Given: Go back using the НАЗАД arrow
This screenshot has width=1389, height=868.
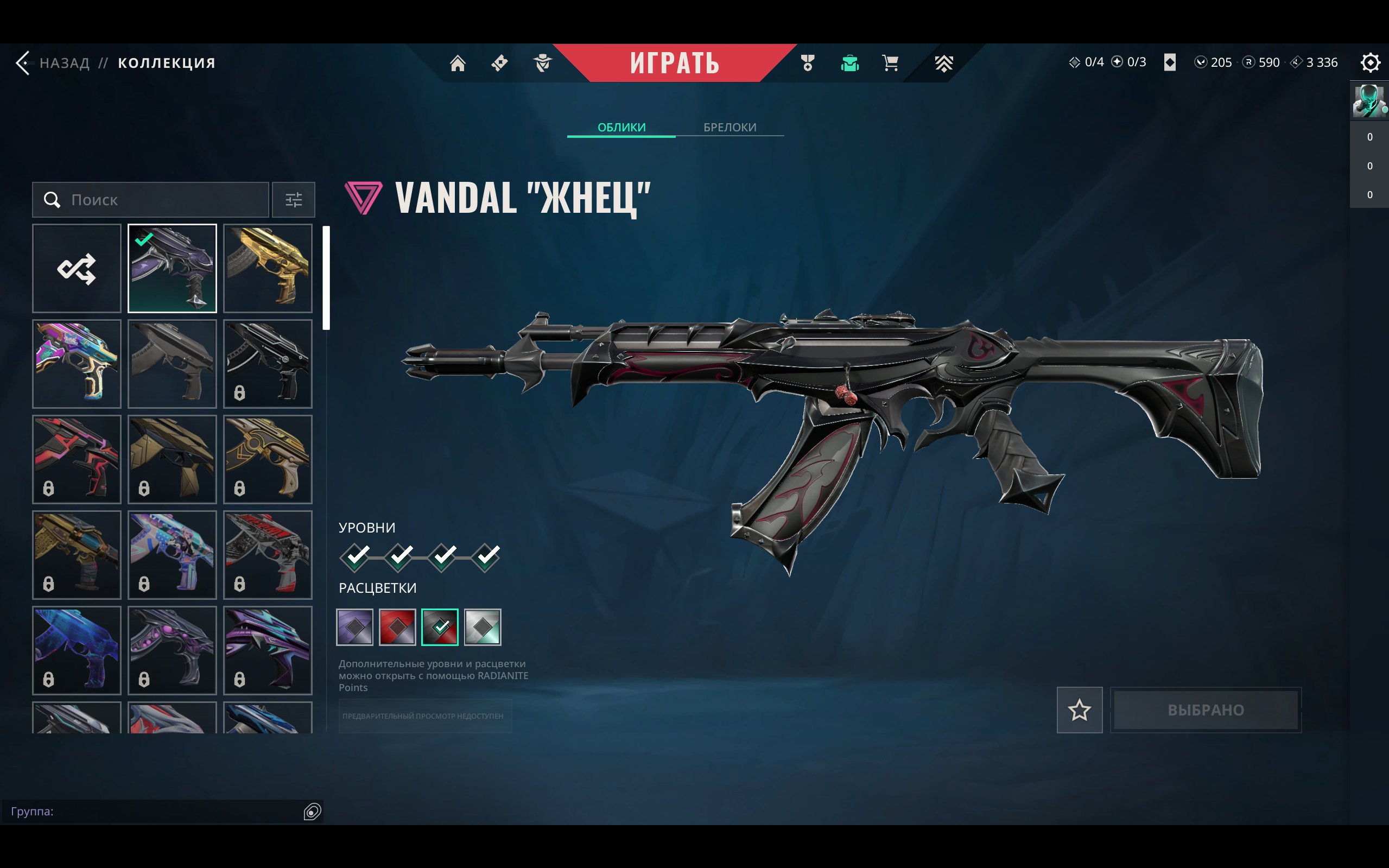Looking at the screenshot, I should [x=24, y=62].
